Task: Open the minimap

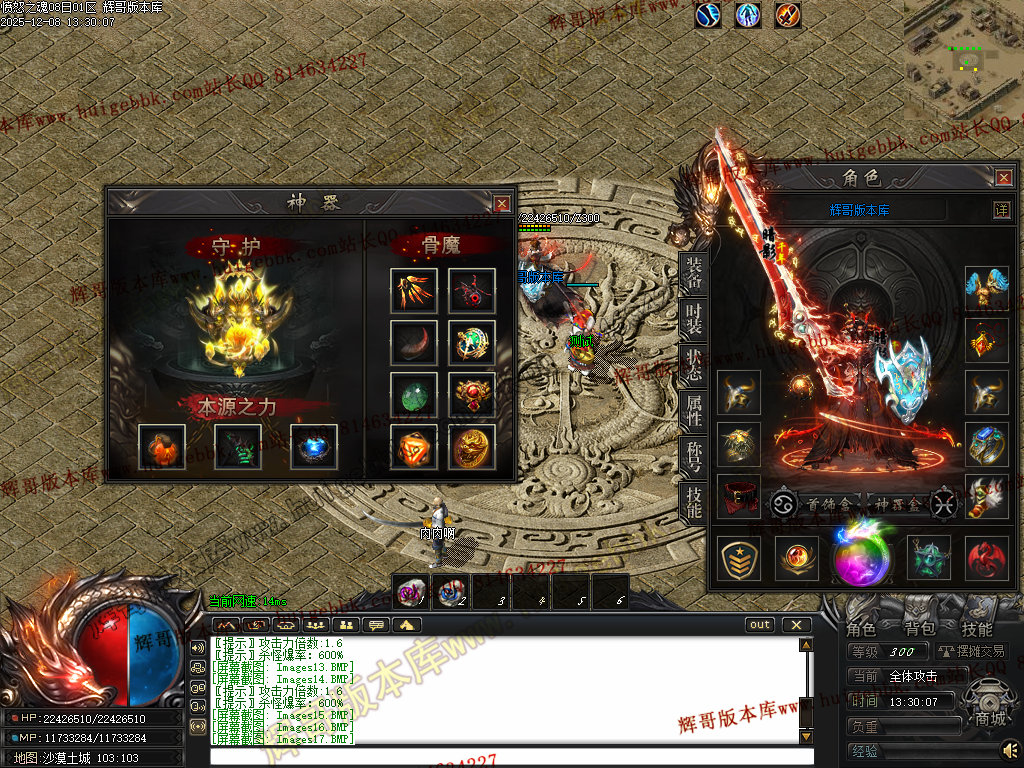Action: point(963,58)
